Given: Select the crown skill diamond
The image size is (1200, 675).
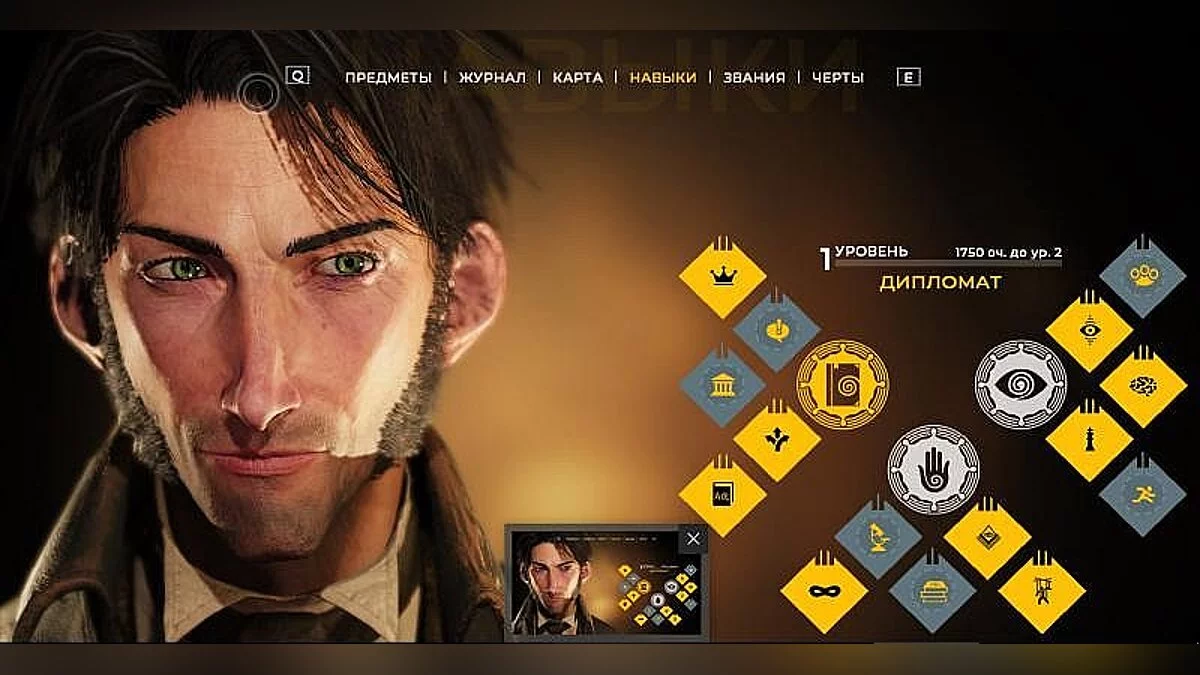Looking at the screenshot, I should (x=722, y=276).
